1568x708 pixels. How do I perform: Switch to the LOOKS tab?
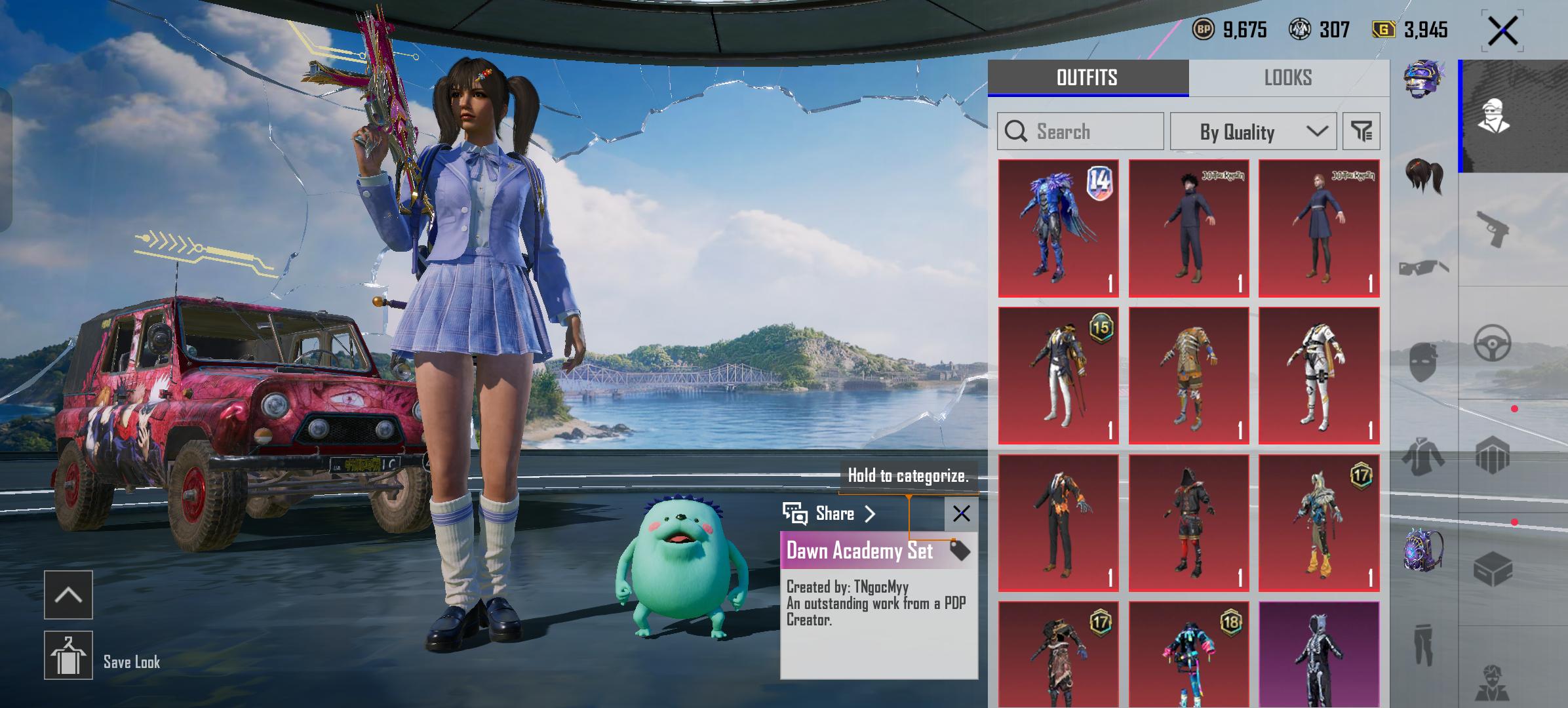click(1288, 78)
